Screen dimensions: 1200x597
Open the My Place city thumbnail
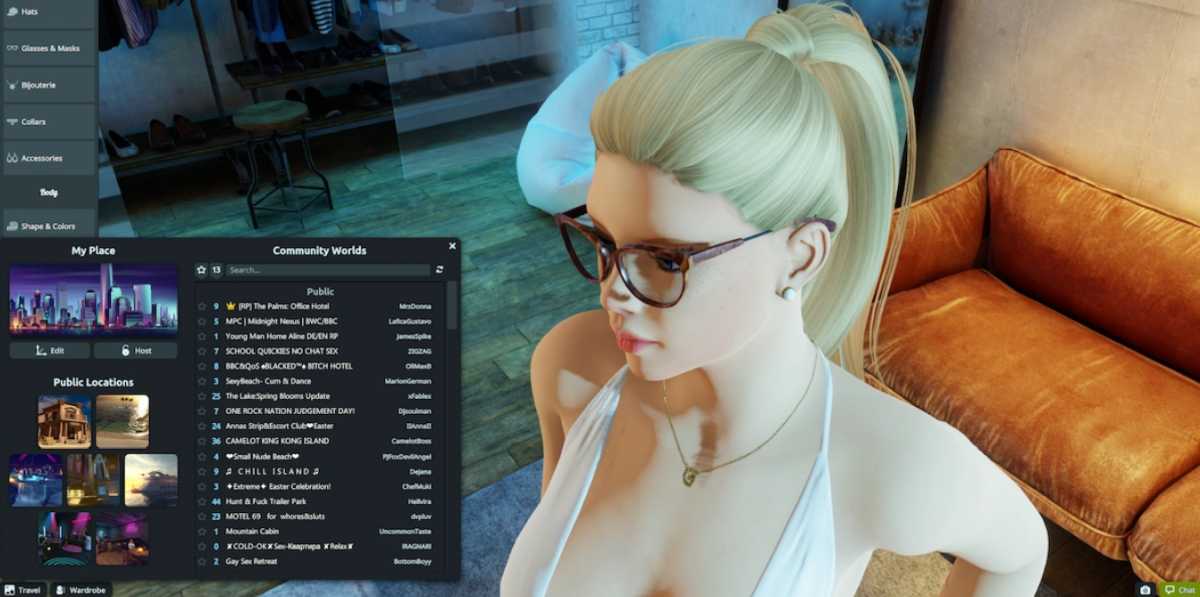tap(93, 298)
